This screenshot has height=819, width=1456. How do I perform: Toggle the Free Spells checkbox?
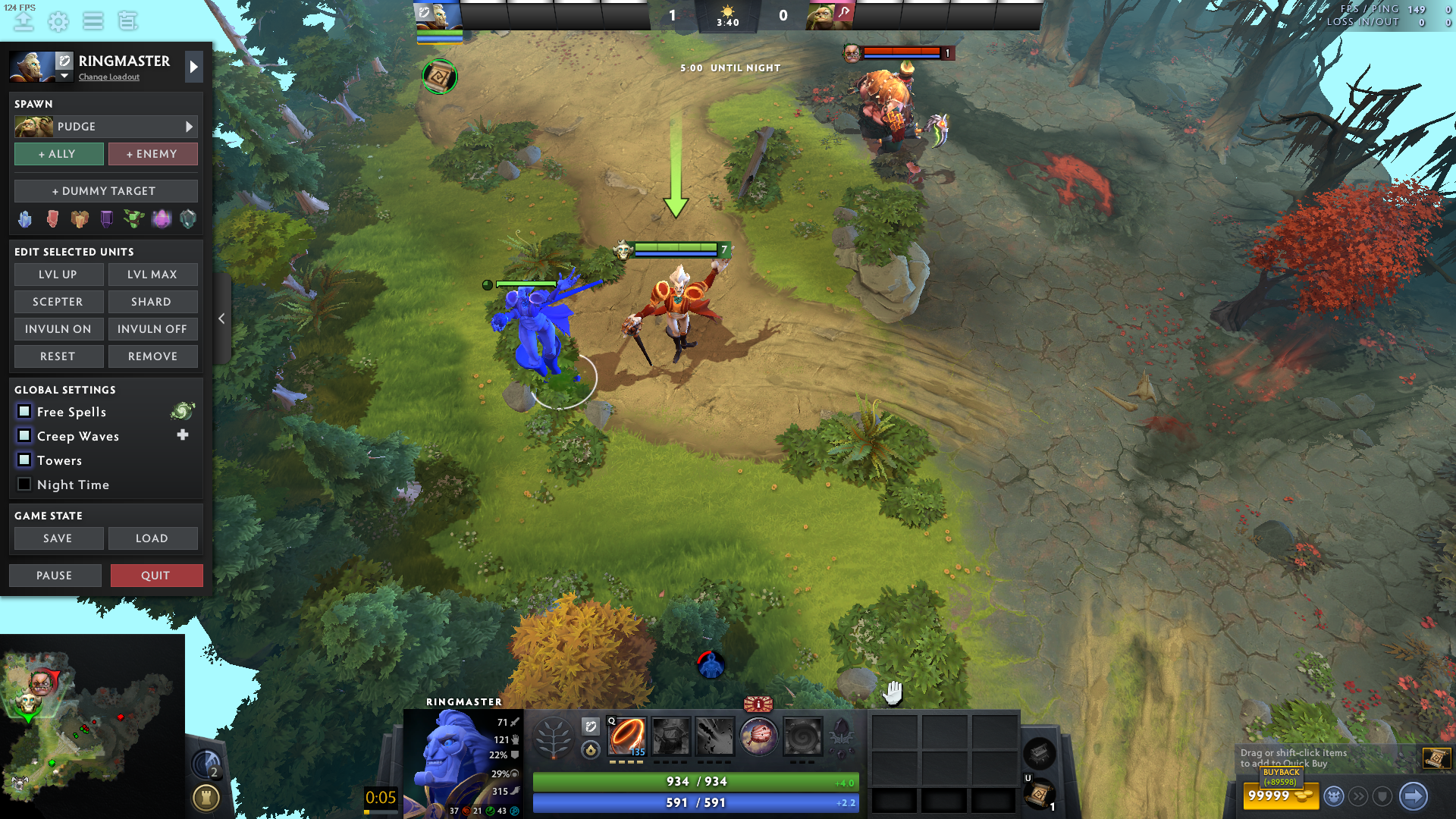[x=24, y=412]
